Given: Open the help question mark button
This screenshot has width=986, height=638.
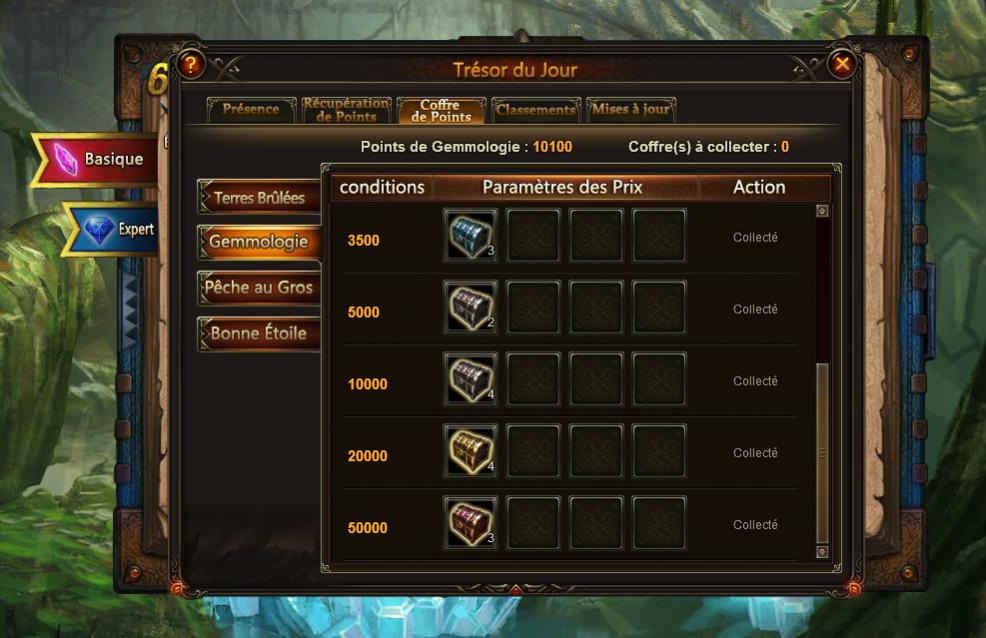Looking at the screenshot, I should pyautogui.click(x=190, y=65).
